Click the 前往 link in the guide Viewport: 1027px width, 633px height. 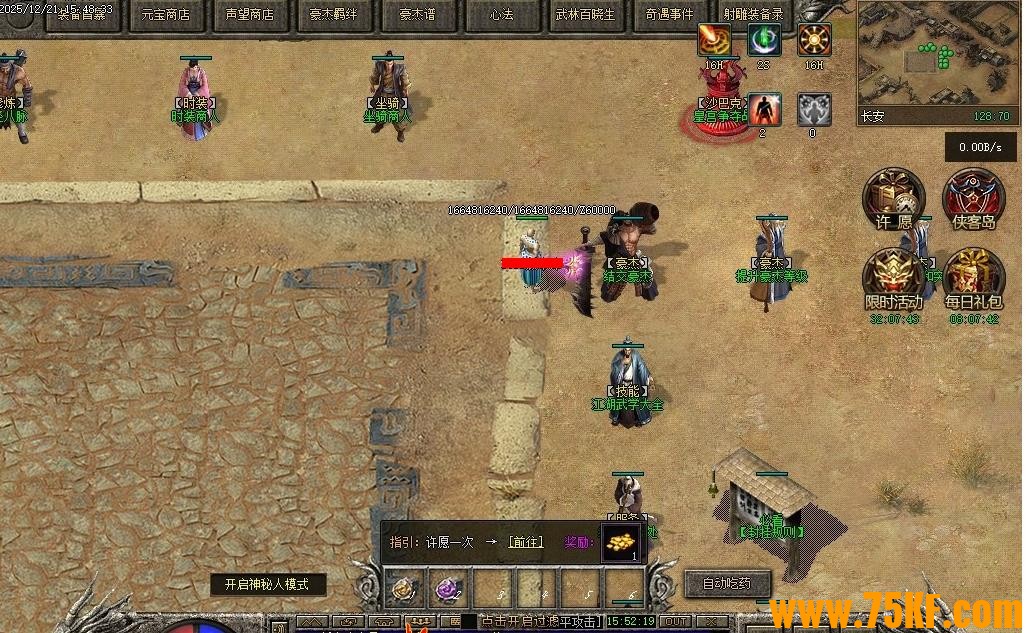pyautogui.click(x=526, y=542)
